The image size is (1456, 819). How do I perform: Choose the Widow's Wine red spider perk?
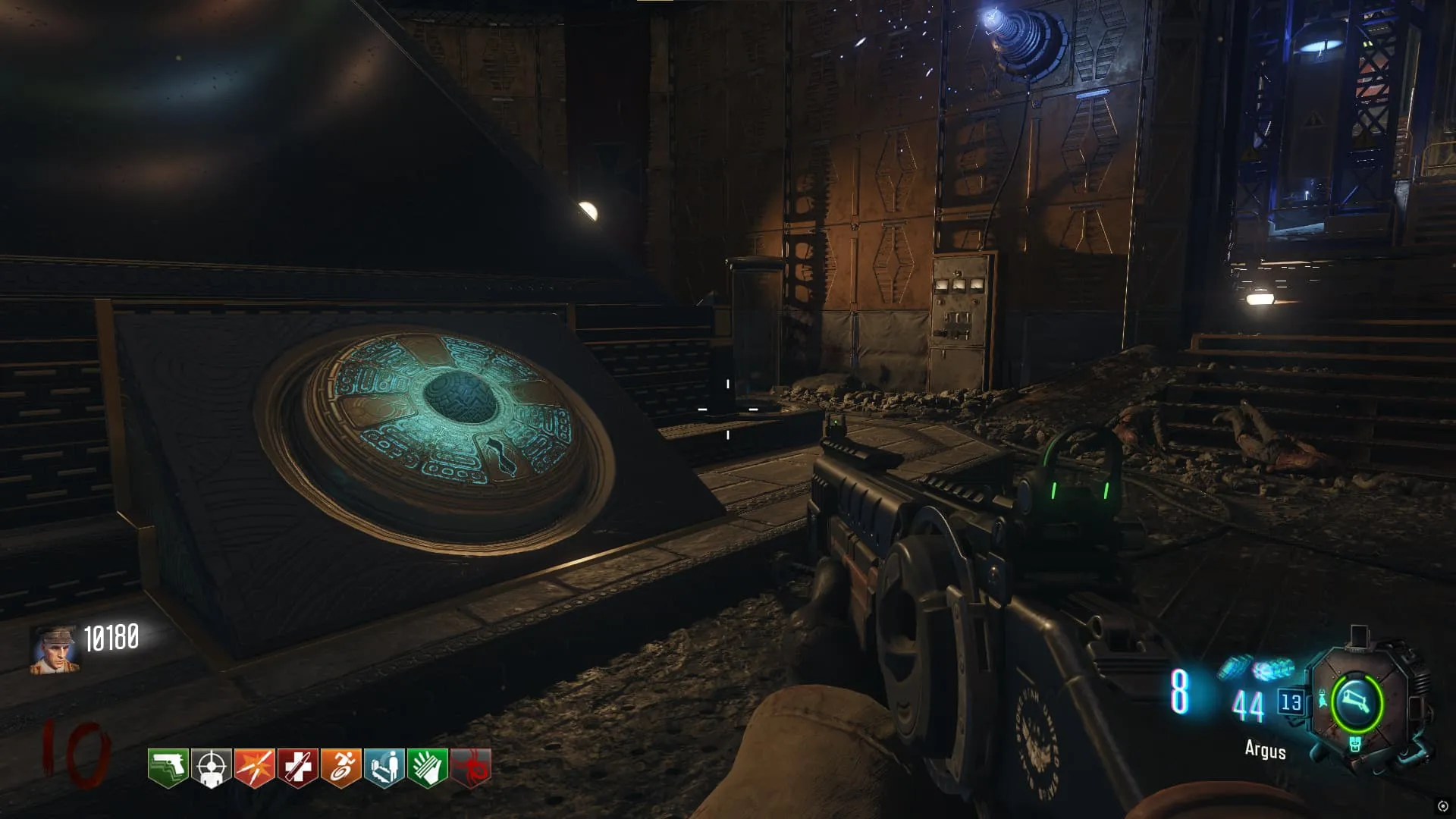click(x=471, y=767)
